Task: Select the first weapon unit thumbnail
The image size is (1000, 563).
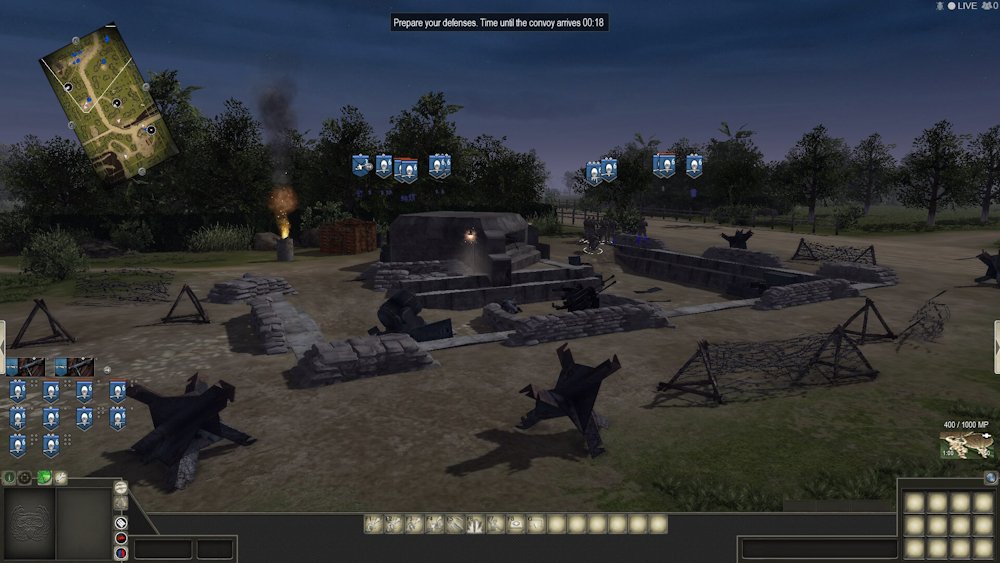Action: coord(26,367)
